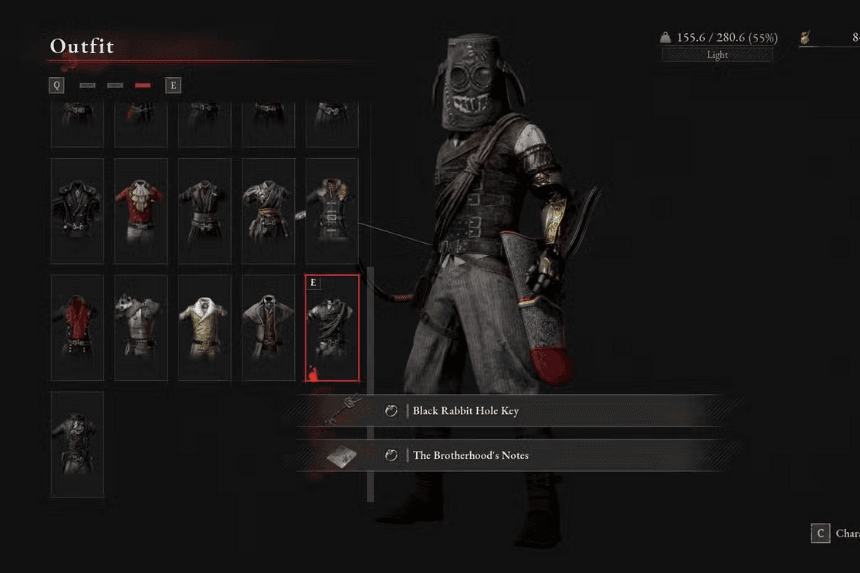This screenshot has height=573, width=860.
Task: Pick the grey overcoat with brown vest
Action: pos(268,327)
